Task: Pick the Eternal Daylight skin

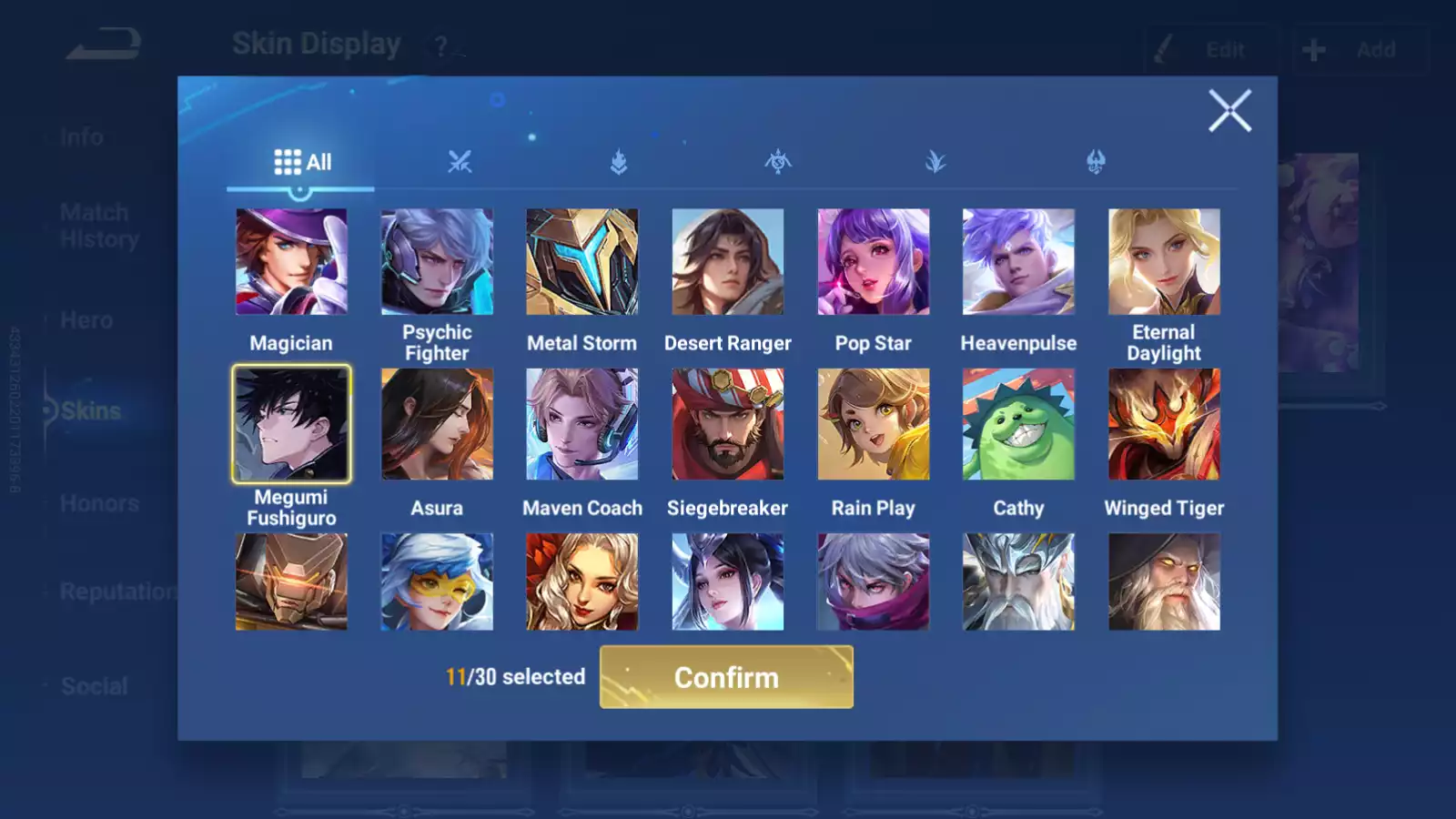Action: pyautogui.click(x=1164, y=262)
